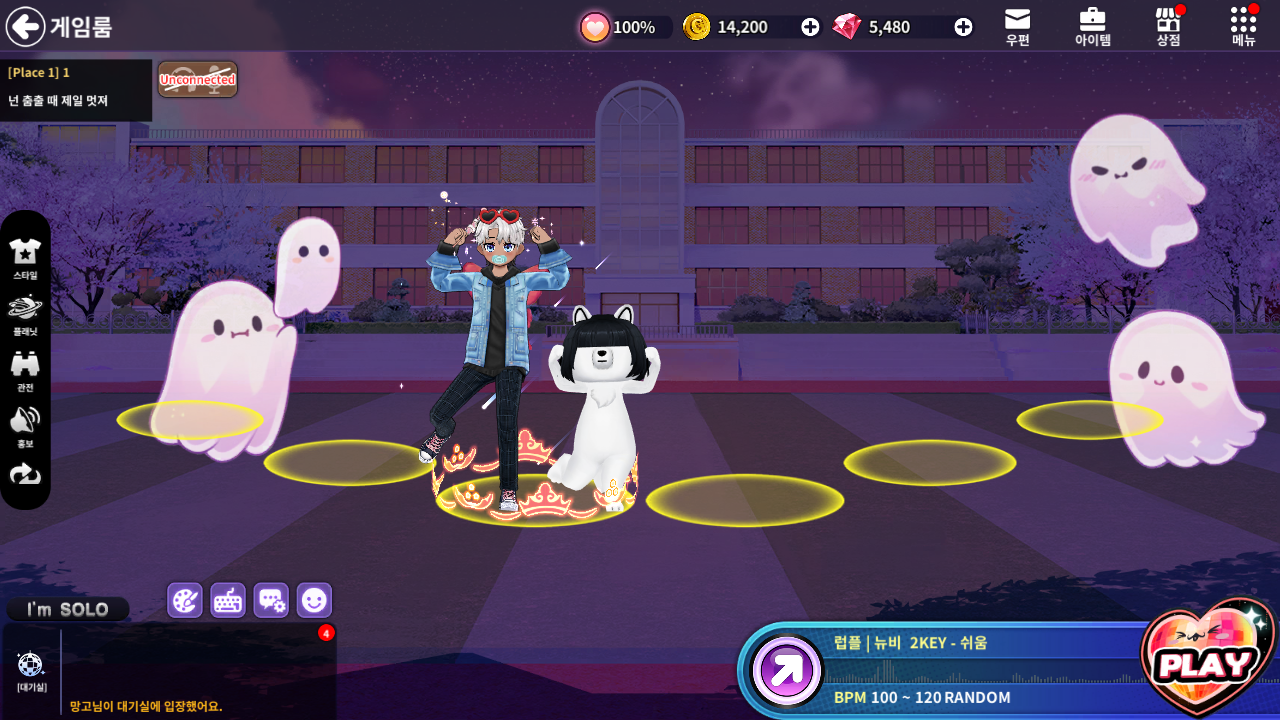1280x720 pixels.
Task: Visit the 상점 shop
Action: (x=1168, y=26)
